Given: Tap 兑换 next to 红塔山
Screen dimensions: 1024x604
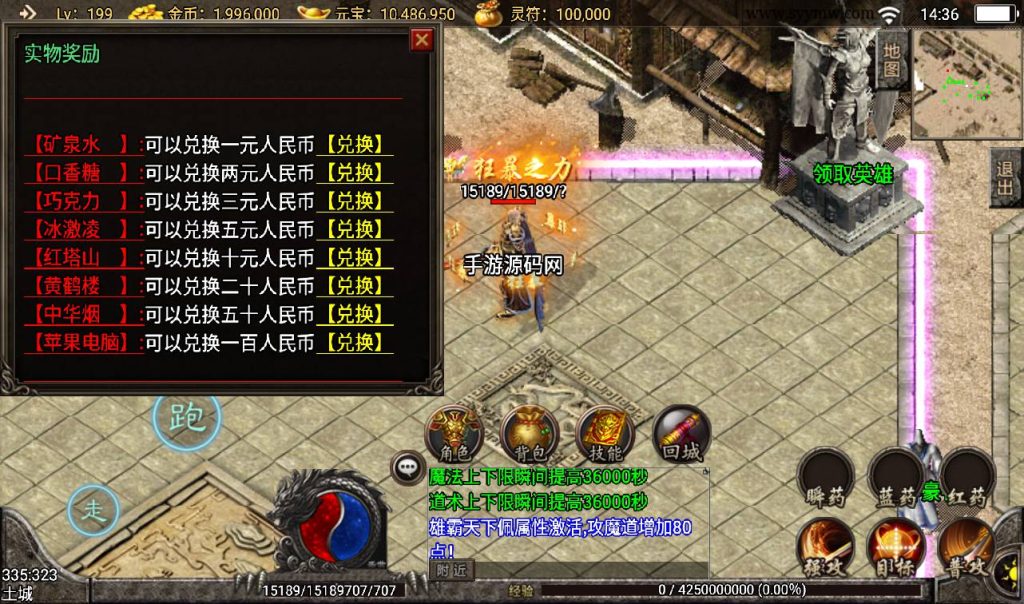Looking at the screenshot, I should tap(355, 258).
